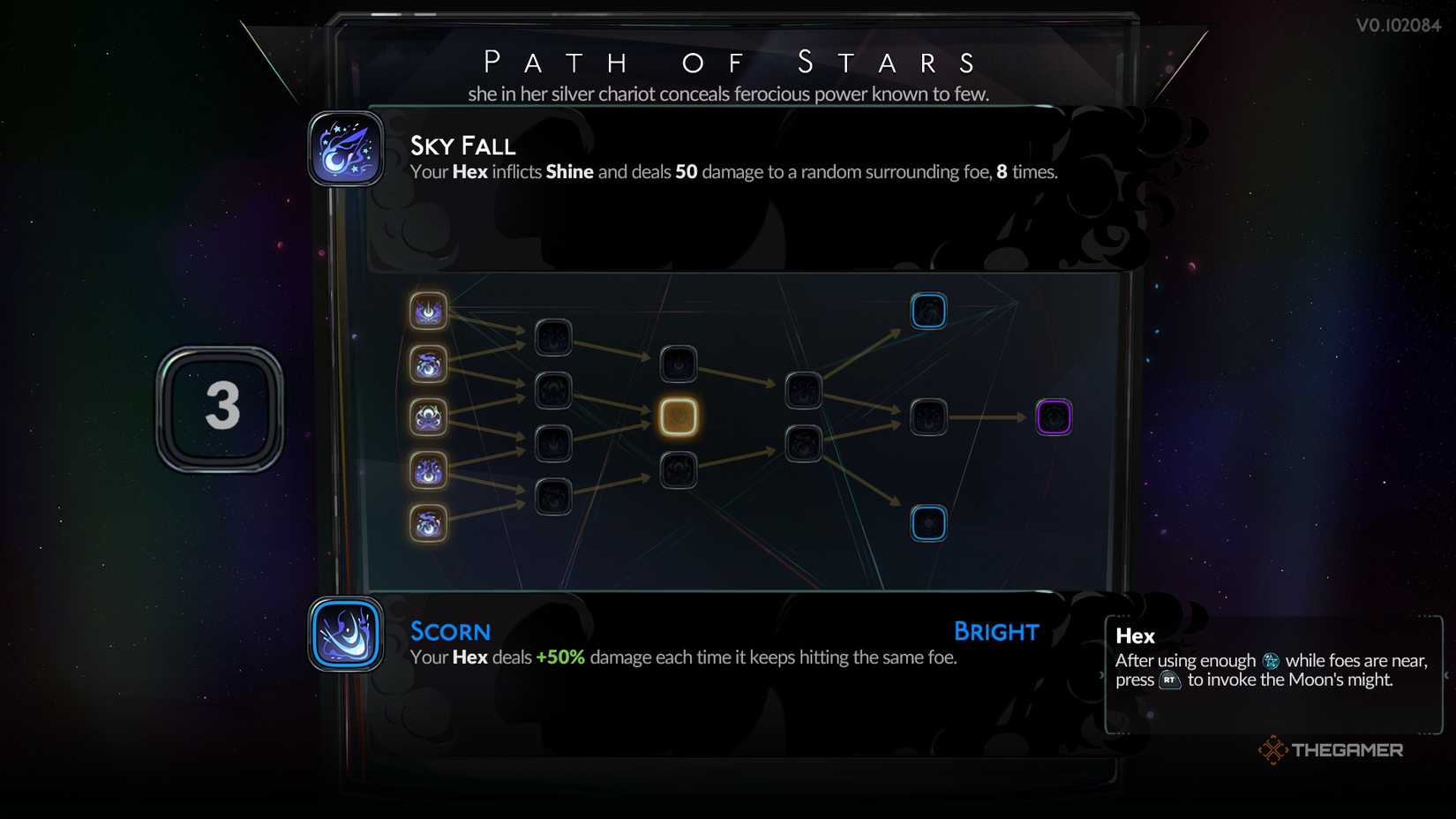Pick the blue-bordered node with swirl emblem

[x=928, y=311]
